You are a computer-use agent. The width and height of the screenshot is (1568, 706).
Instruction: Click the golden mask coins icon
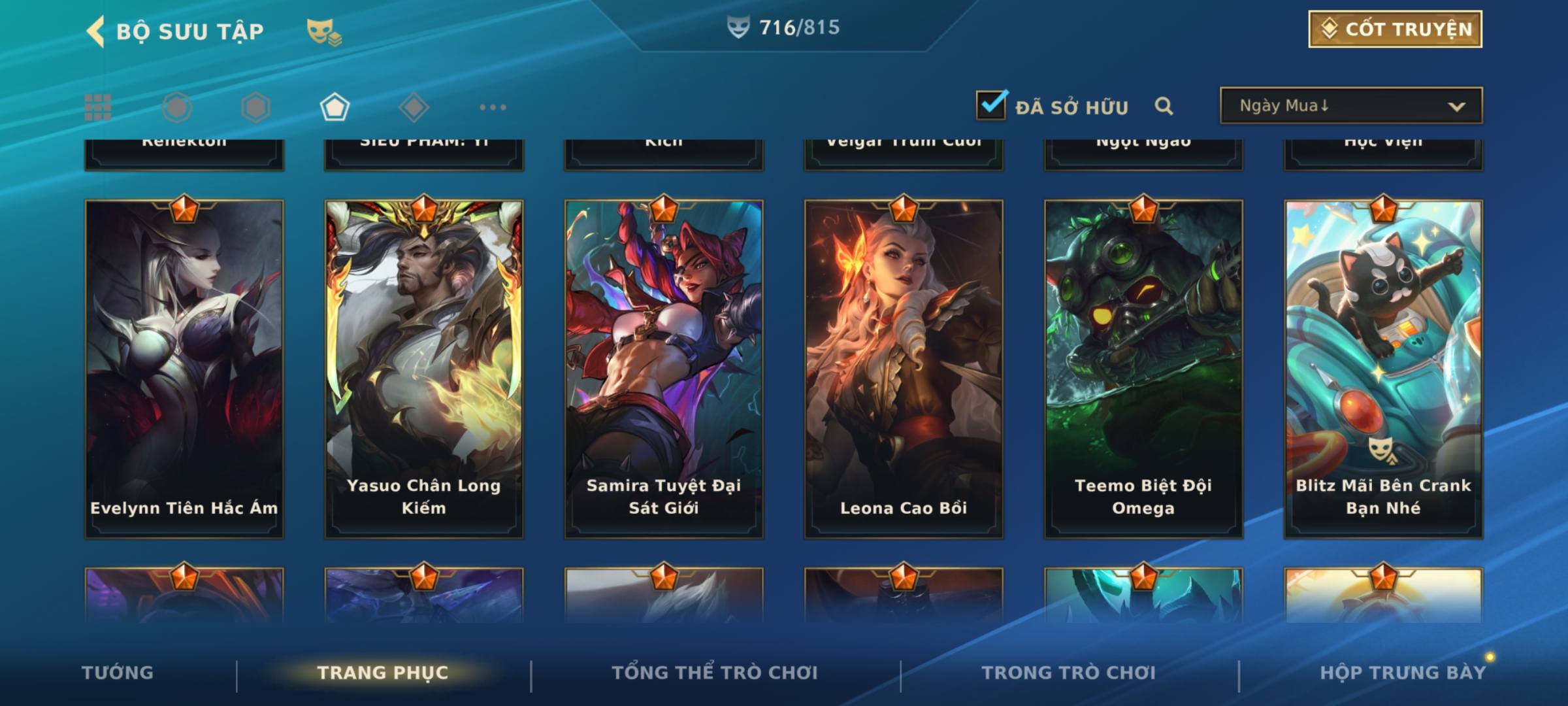pyautogui.click(x=323, y=31)
